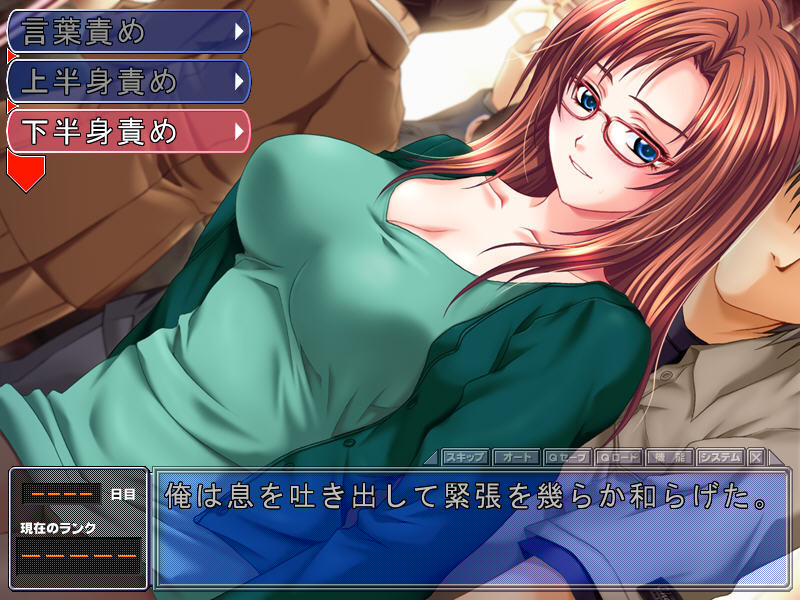Select the 上半身責め option
The image size is (800, 600).
[x=127, y=81]
